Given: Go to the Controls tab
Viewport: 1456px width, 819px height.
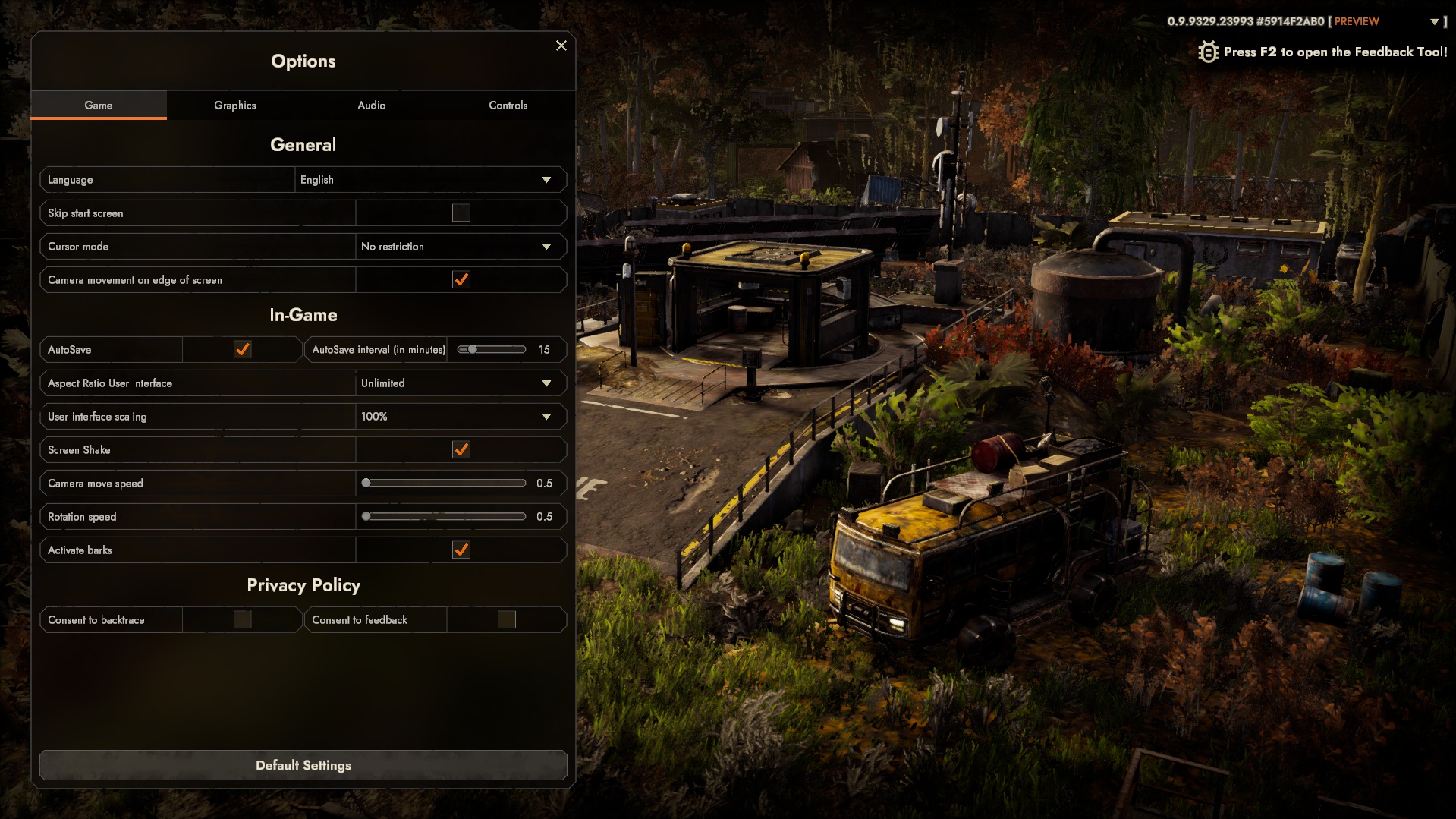Looking at the screenshot, I should click(x=508, y=106).
